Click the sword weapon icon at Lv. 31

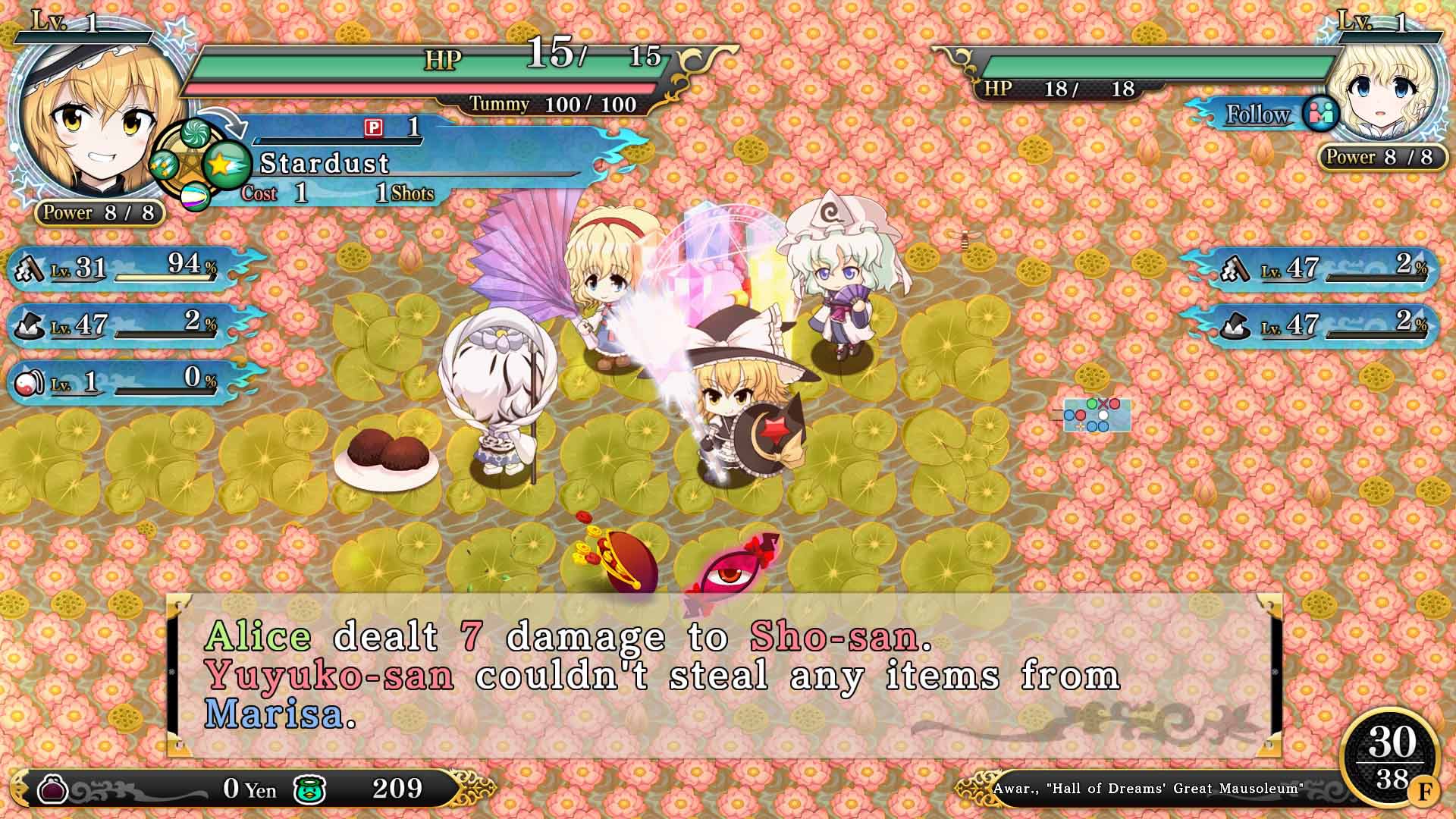[27, 266]
